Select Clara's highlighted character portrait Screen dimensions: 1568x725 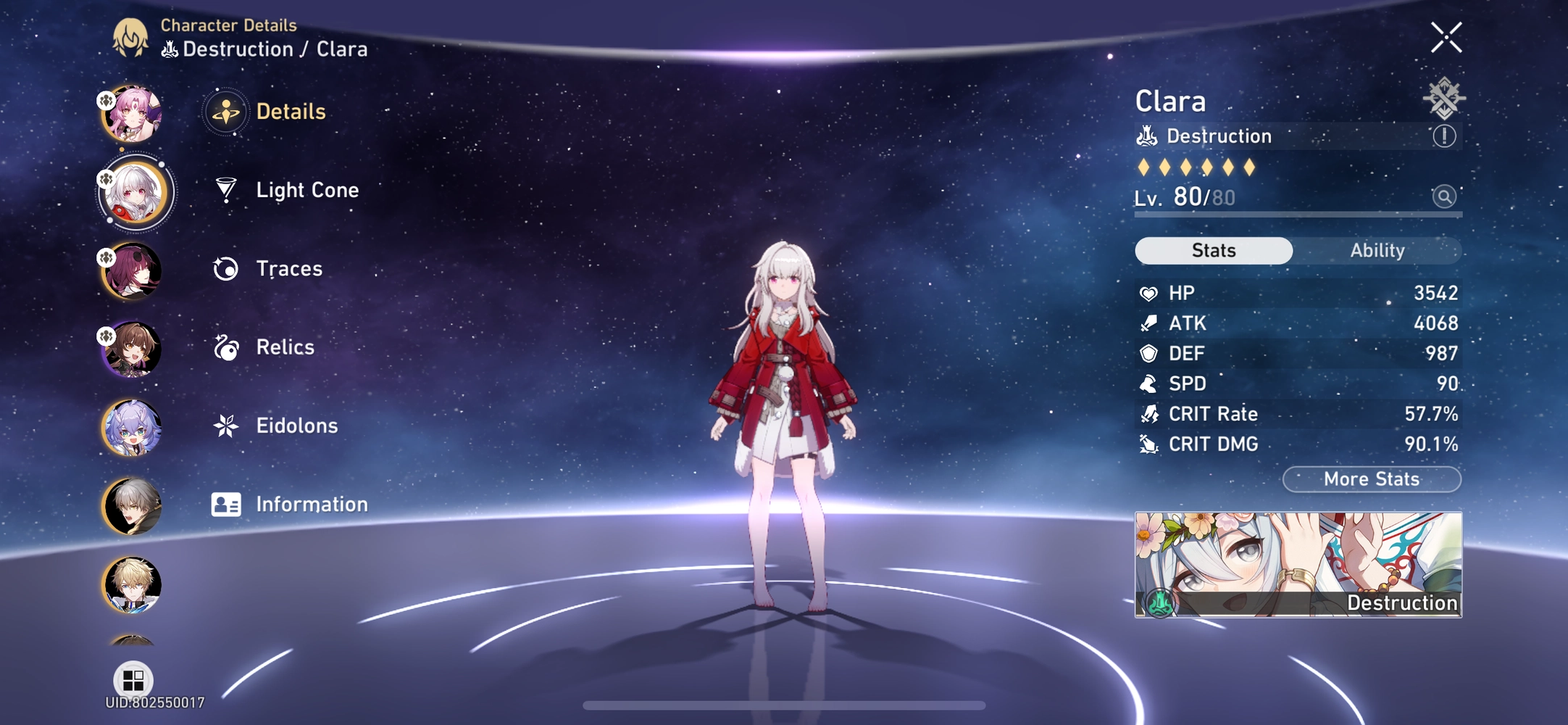pyautogui.click(x=134, y=191)
